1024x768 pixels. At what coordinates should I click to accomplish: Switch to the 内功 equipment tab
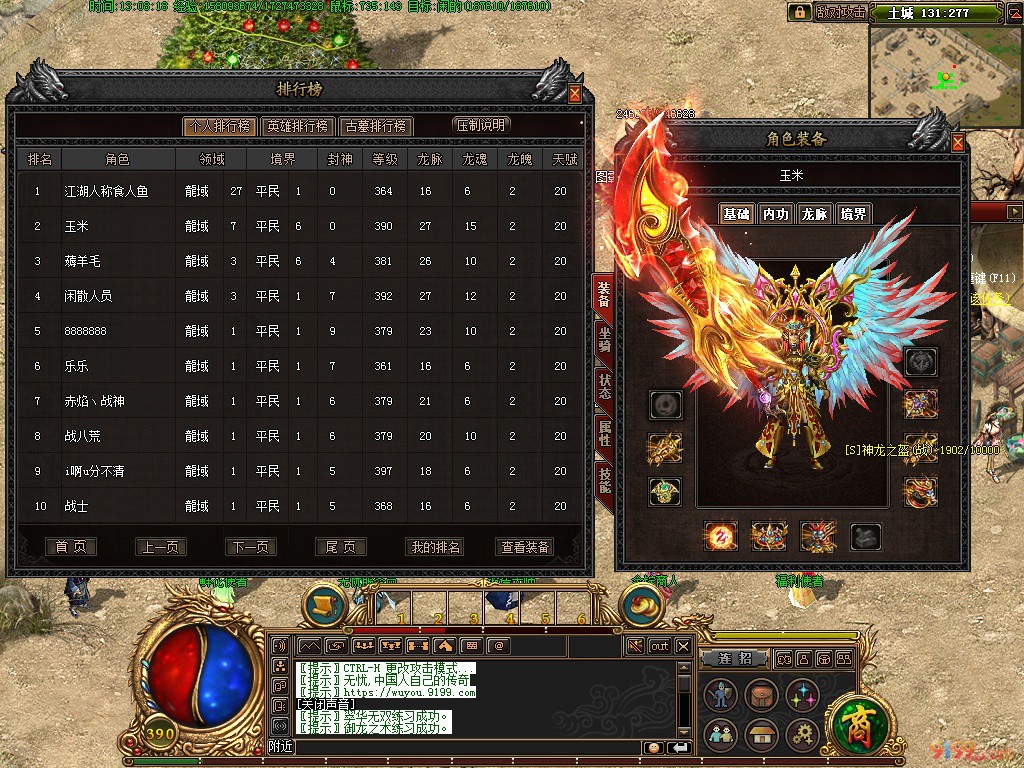pyautogui.click(x=775, y=214)
